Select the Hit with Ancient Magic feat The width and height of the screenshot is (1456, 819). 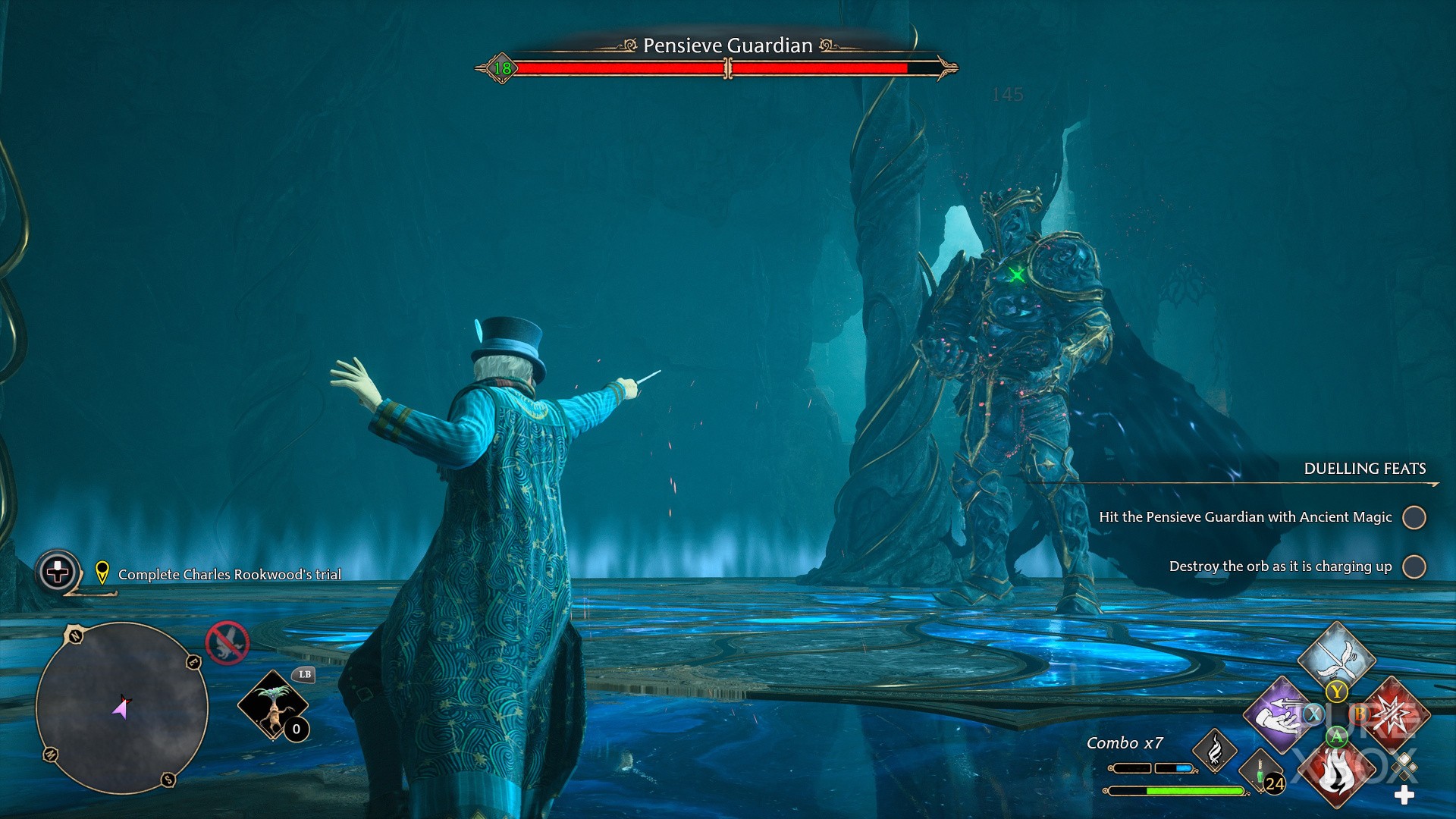(1245, 517)
